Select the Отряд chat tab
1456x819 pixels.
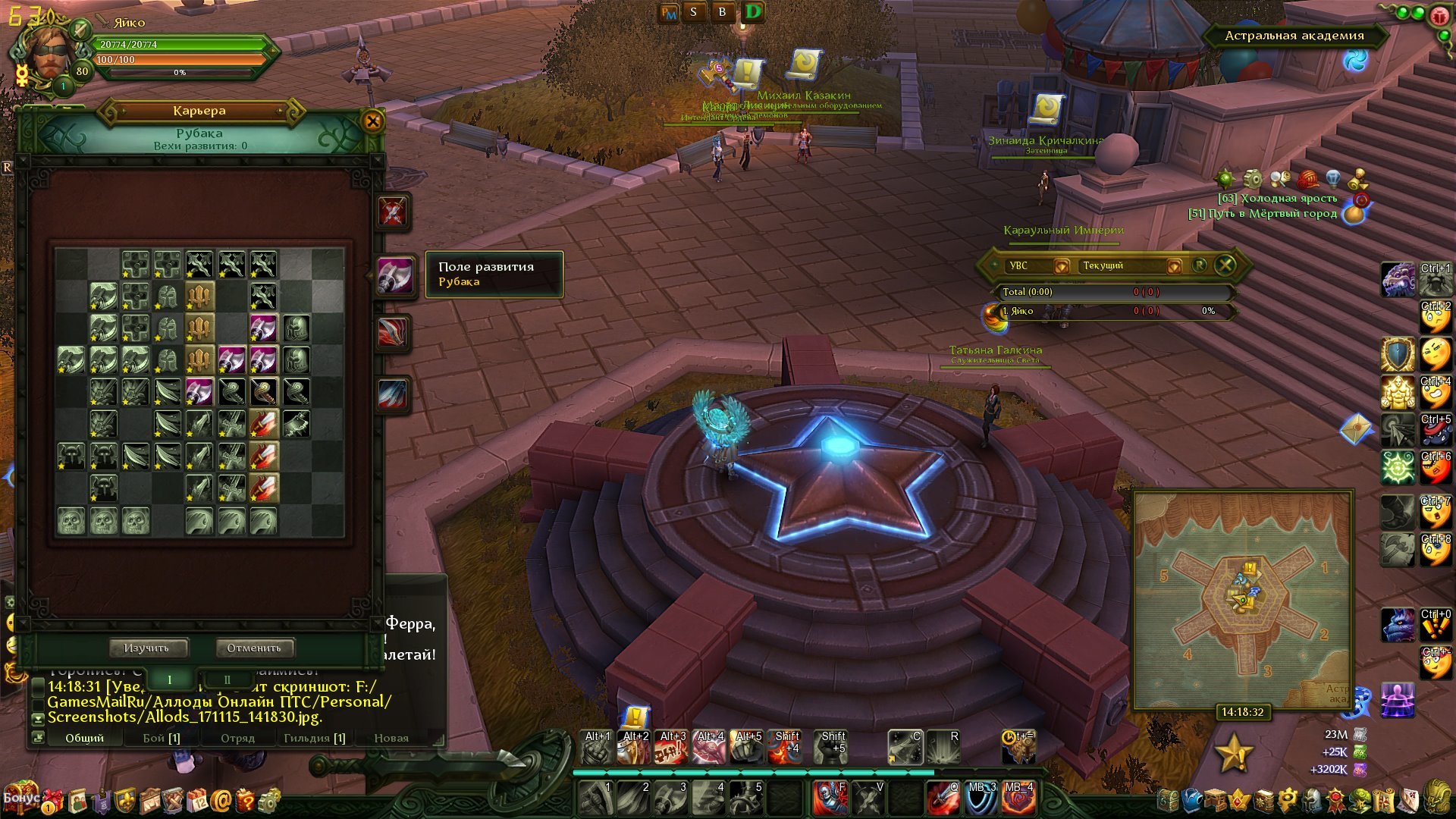pyautogui.click(x=237, y=738)
